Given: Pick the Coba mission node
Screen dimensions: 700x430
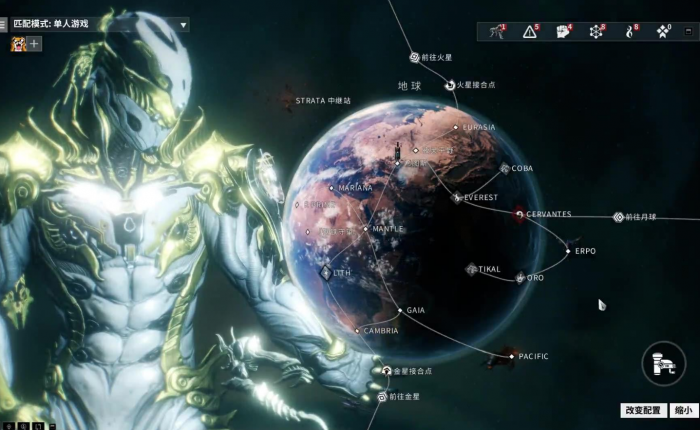Looking at the screenshot, I should (x=505, y=168).
